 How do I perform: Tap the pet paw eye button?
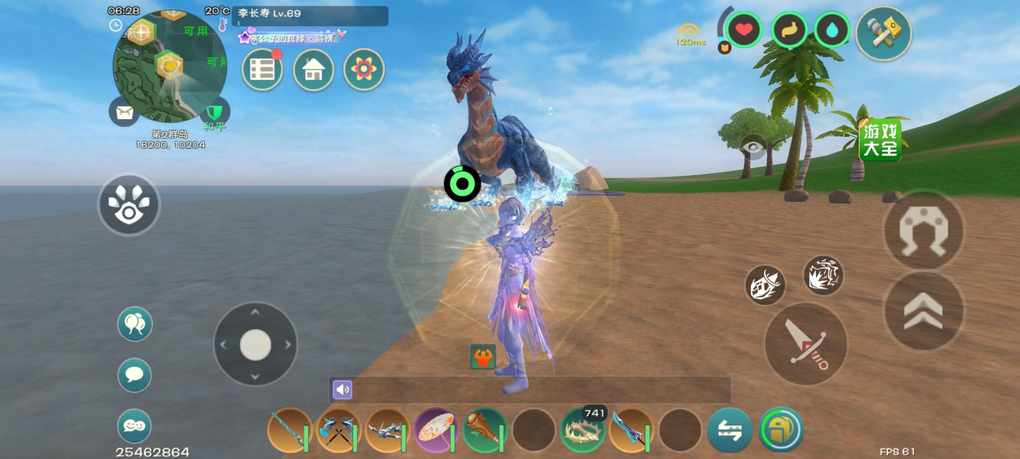click(x=129, y=205)
